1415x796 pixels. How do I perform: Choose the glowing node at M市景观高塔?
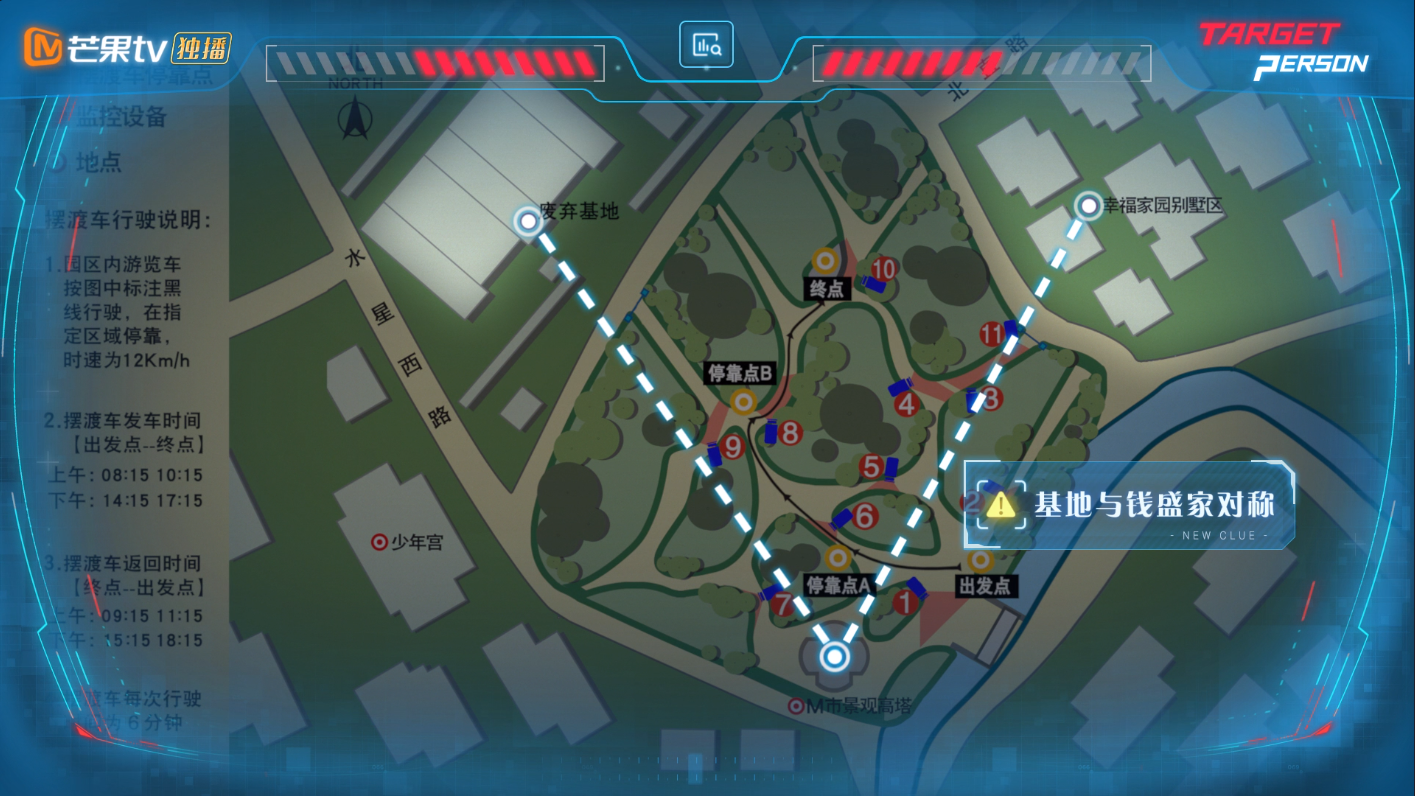pos(834,657)
